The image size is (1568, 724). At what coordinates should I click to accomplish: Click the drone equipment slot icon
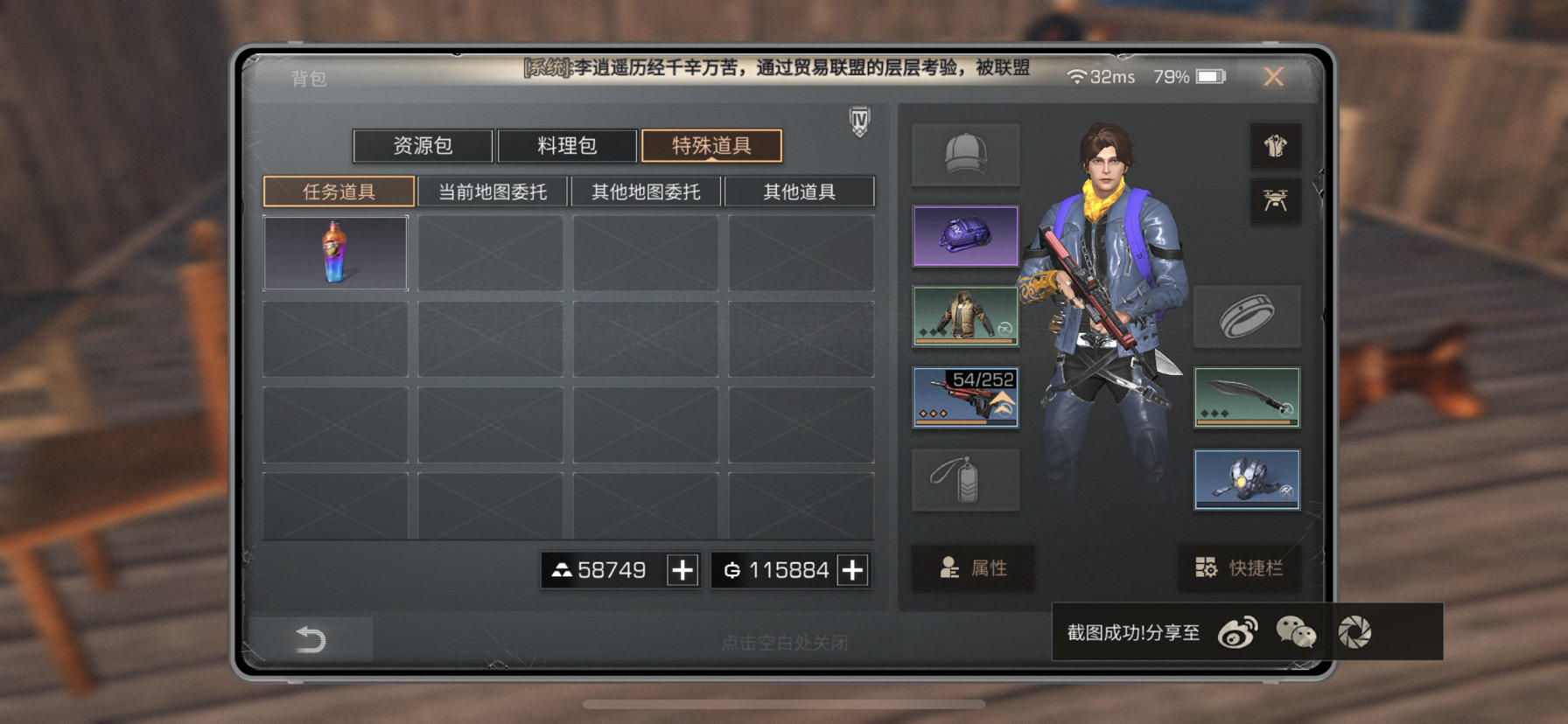[1275, 199]
